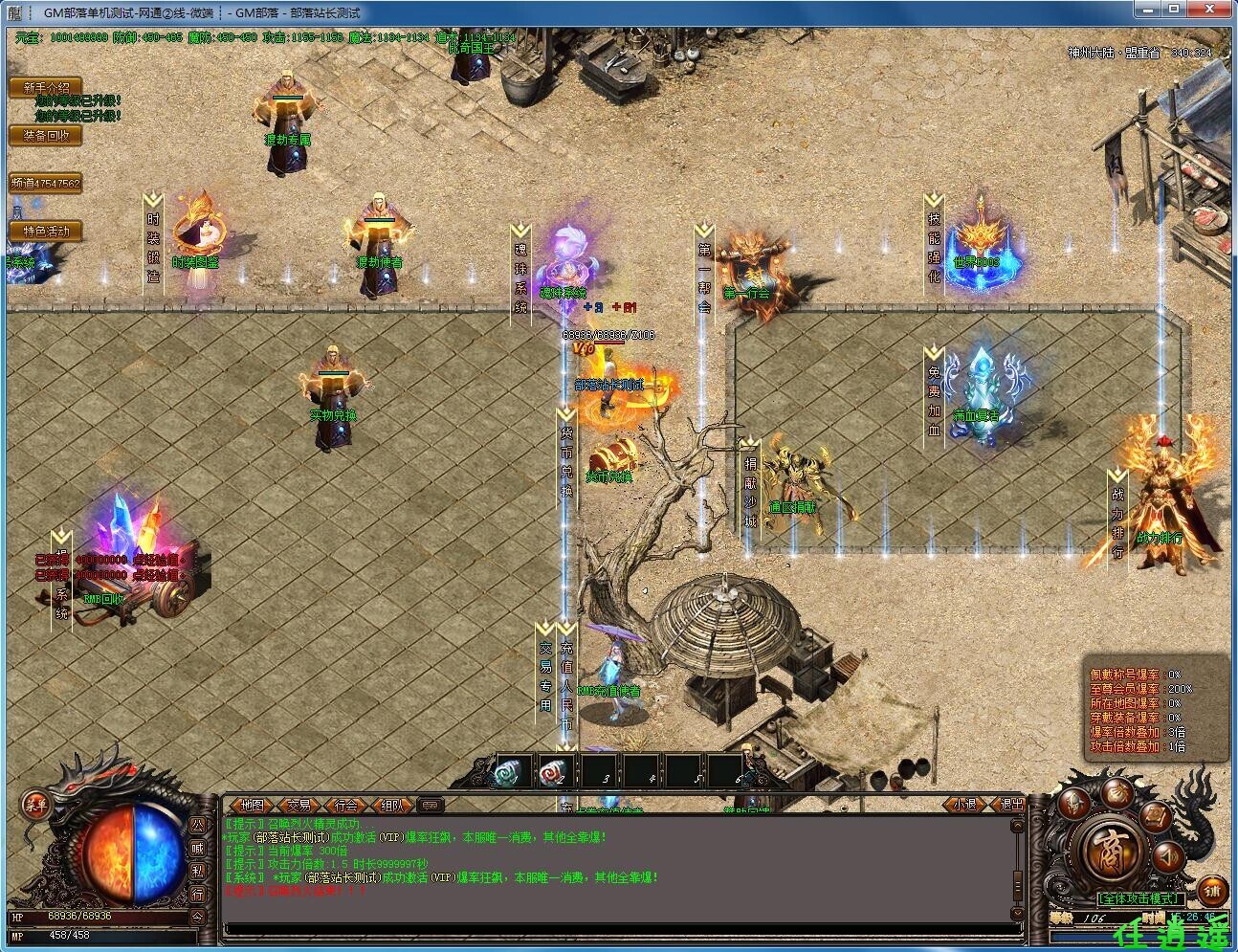1238x952 pixels.
Task: Toggle the 公 public chat channel
Action: coord(196,824)
